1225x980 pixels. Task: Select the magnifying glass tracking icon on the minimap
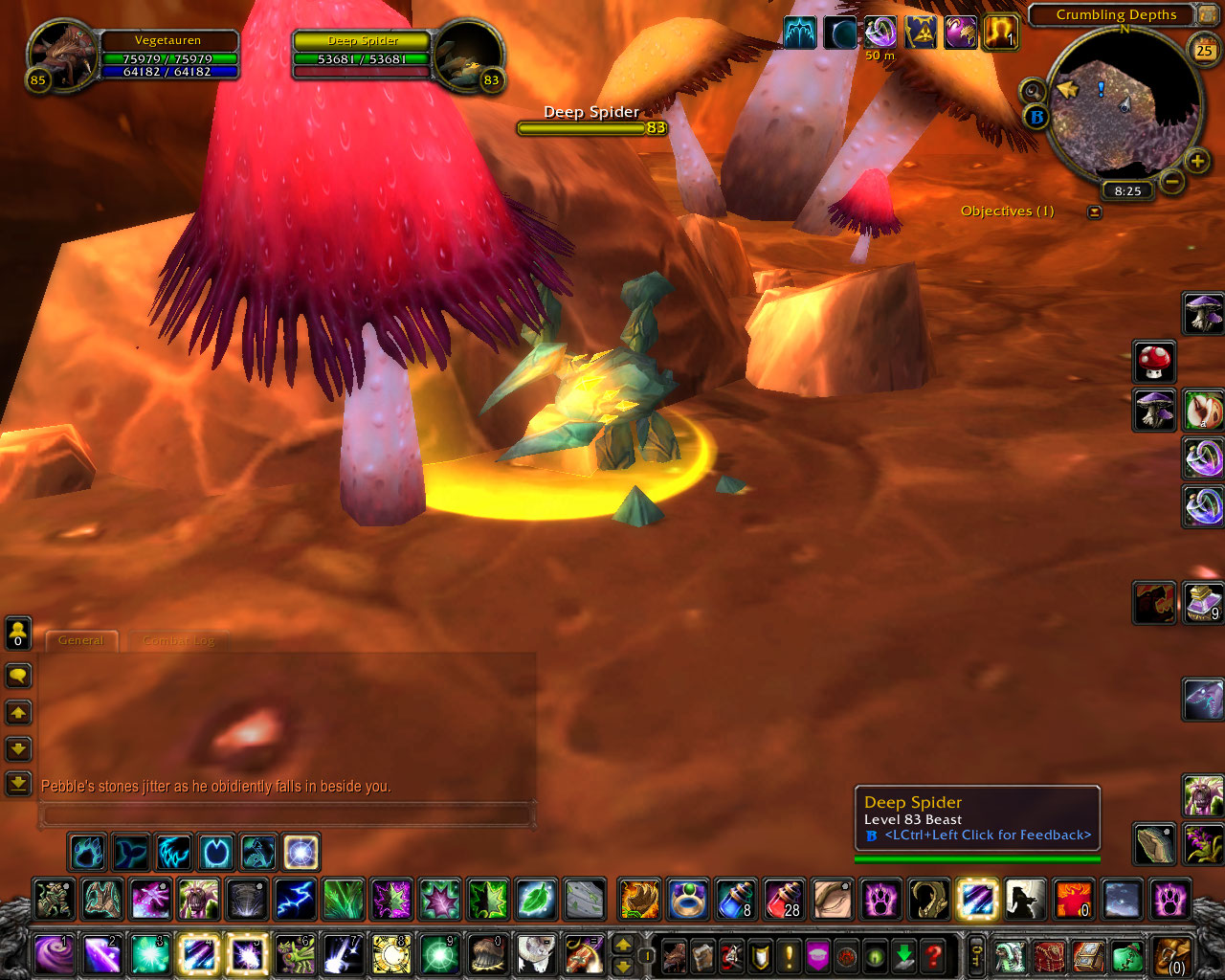point(1034,92)
